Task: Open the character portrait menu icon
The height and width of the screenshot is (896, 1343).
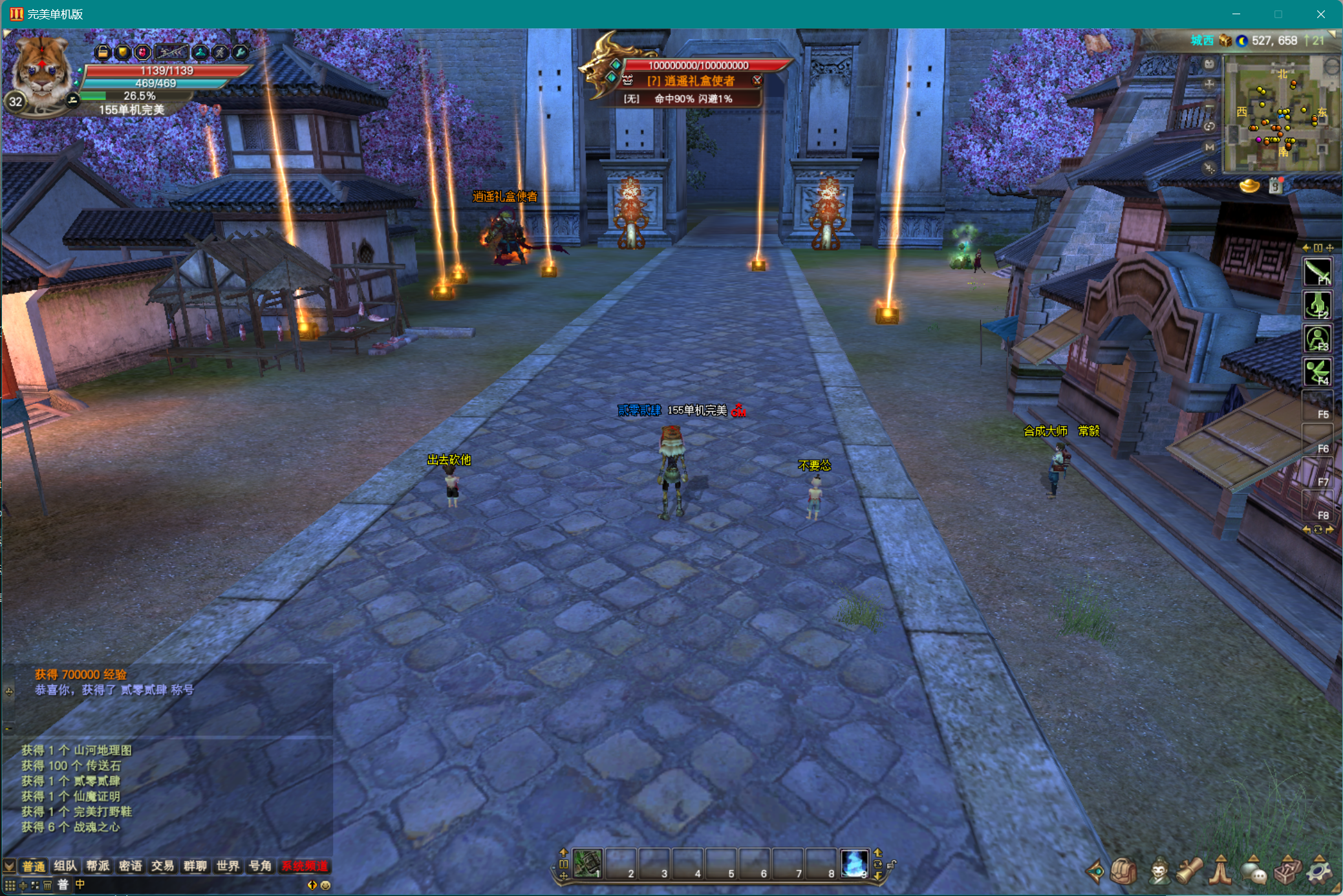Action: click(x=1159, y=871)
